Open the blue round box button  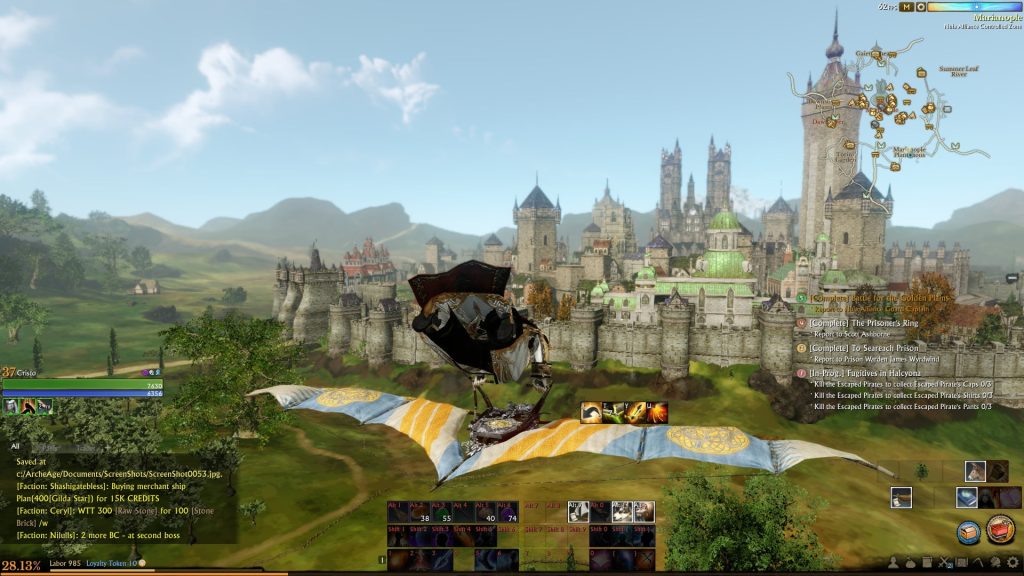pyautogui.click(x=968, y=532)
